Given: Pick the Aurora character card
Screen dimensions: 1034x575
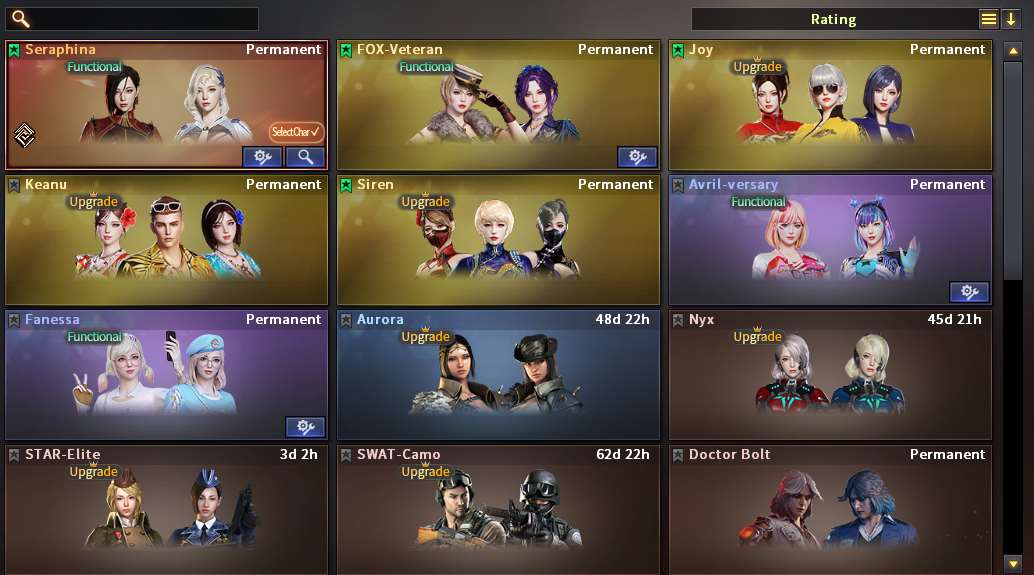Looking at the screenshot, I should 498,375.
